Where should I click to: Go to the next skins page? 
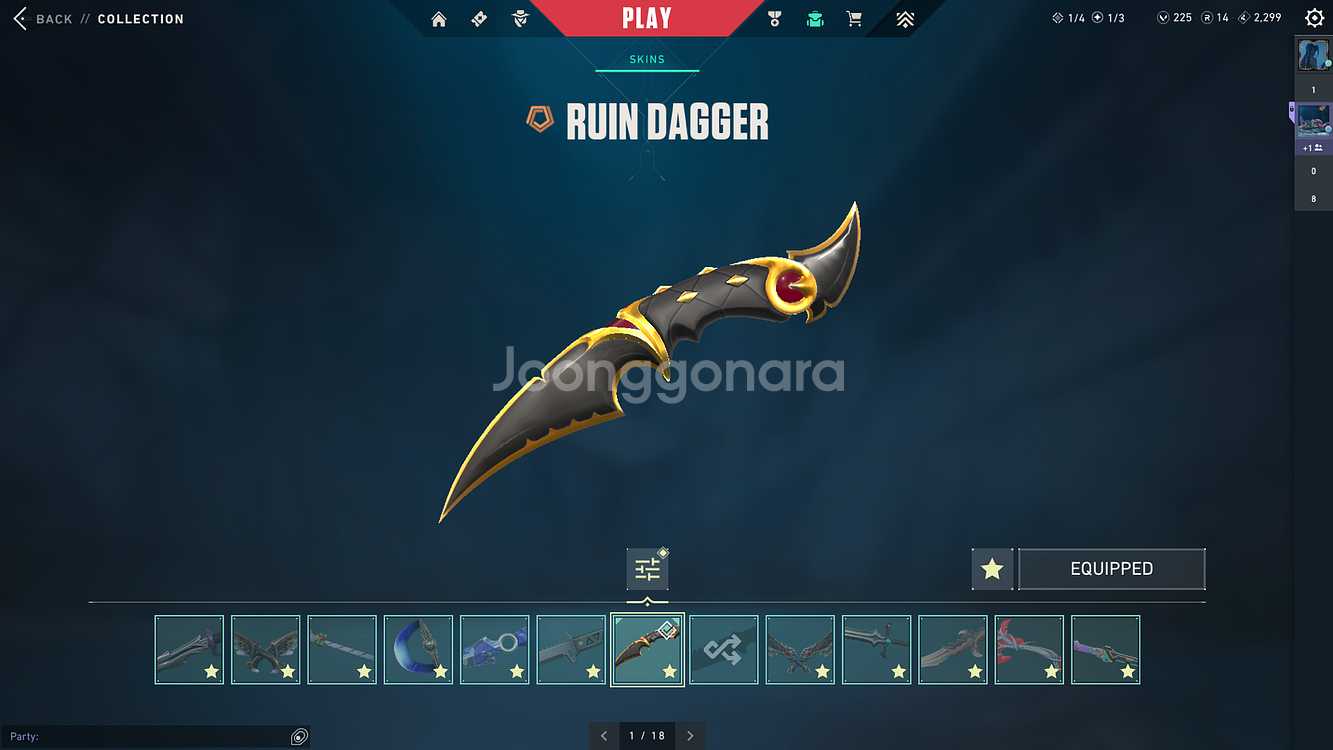tap(690, 736)
